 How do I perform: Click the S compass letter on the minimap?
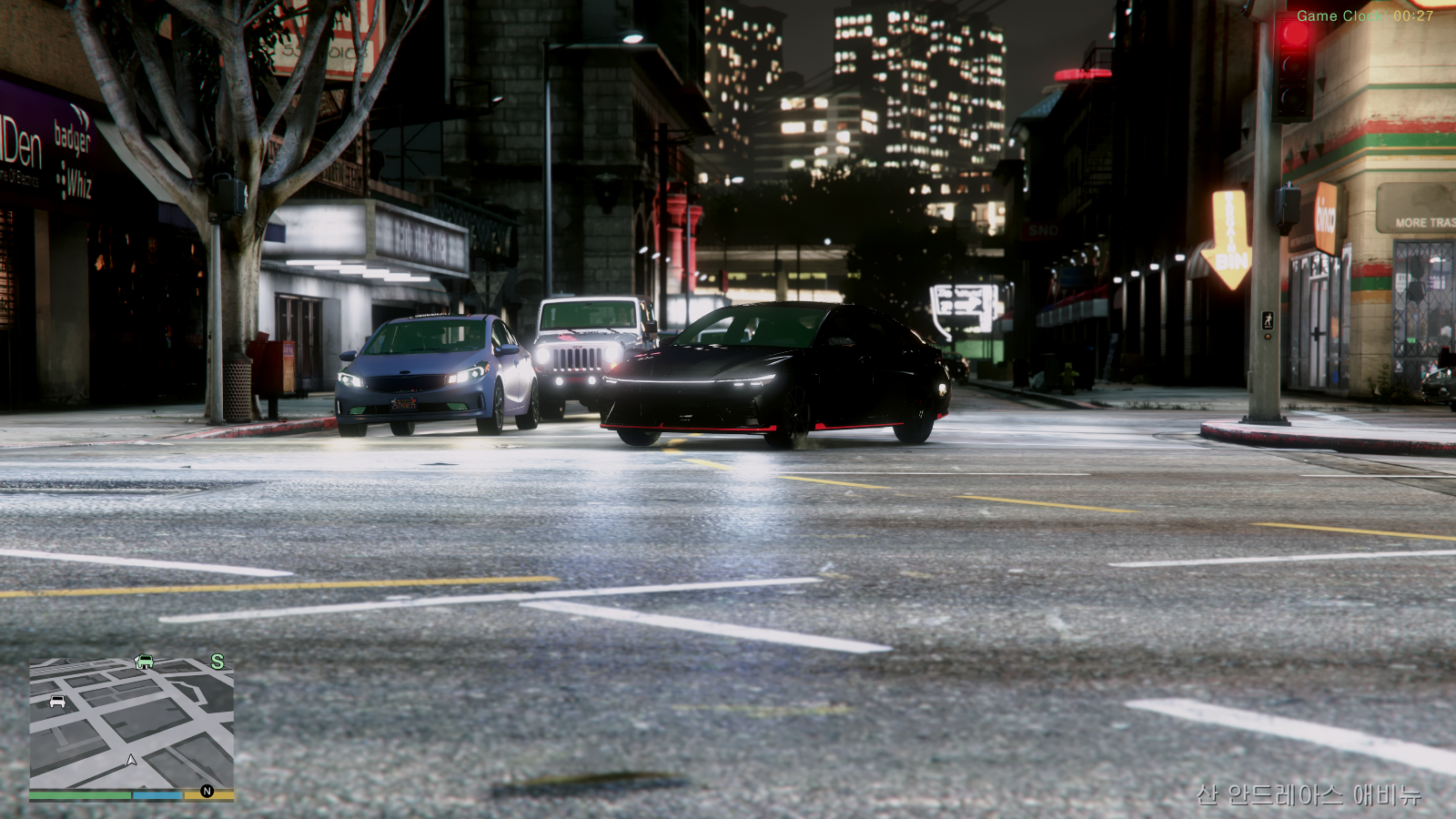(x=217, y=662)
